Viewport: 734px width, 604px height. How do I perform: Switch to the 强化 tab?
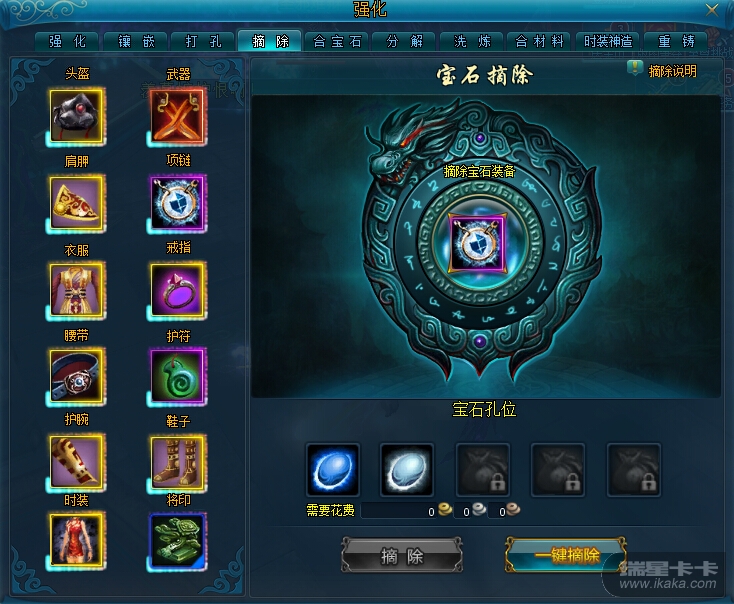(x=67, y=41)
